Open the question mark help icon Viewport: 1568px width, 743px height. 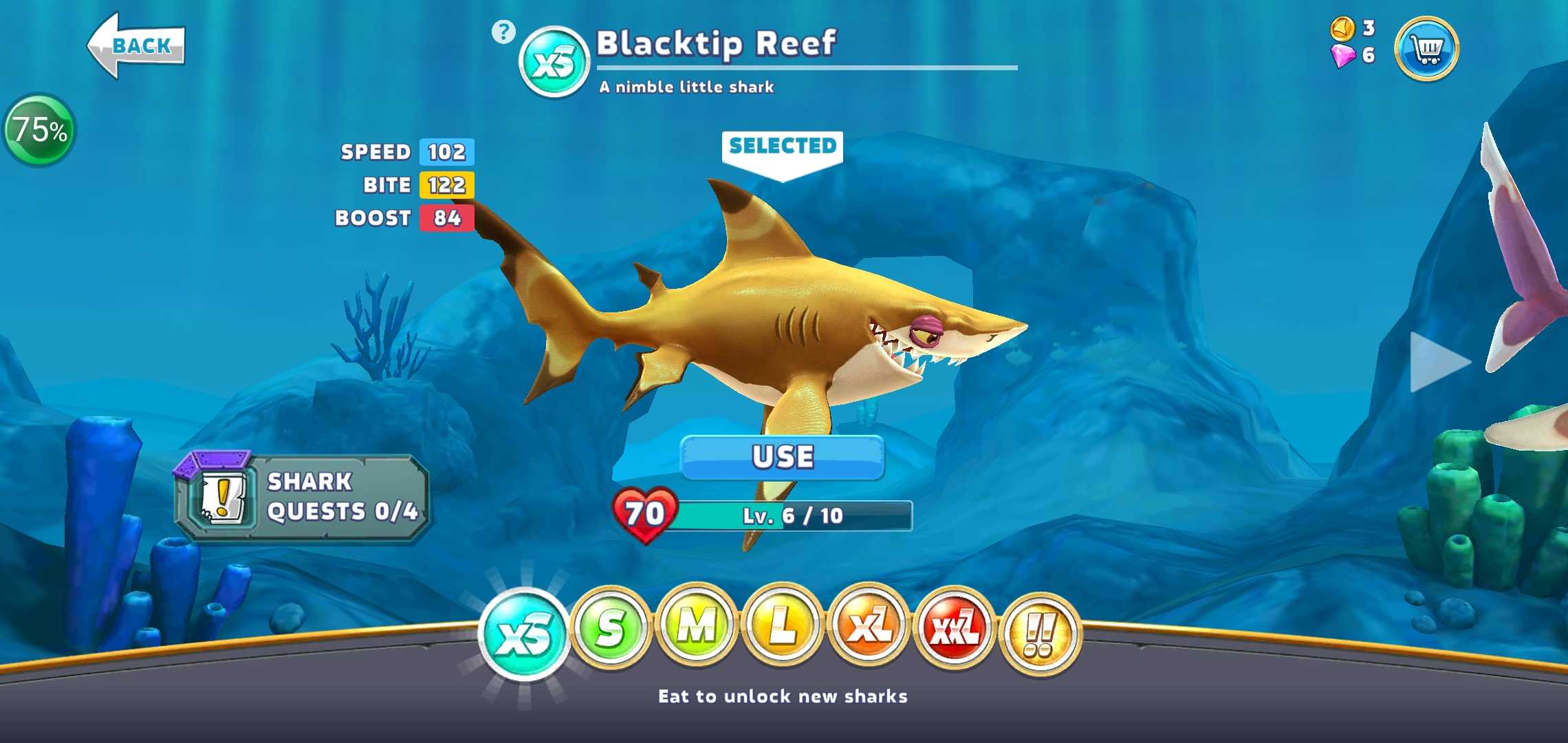(x=503, y=32)
